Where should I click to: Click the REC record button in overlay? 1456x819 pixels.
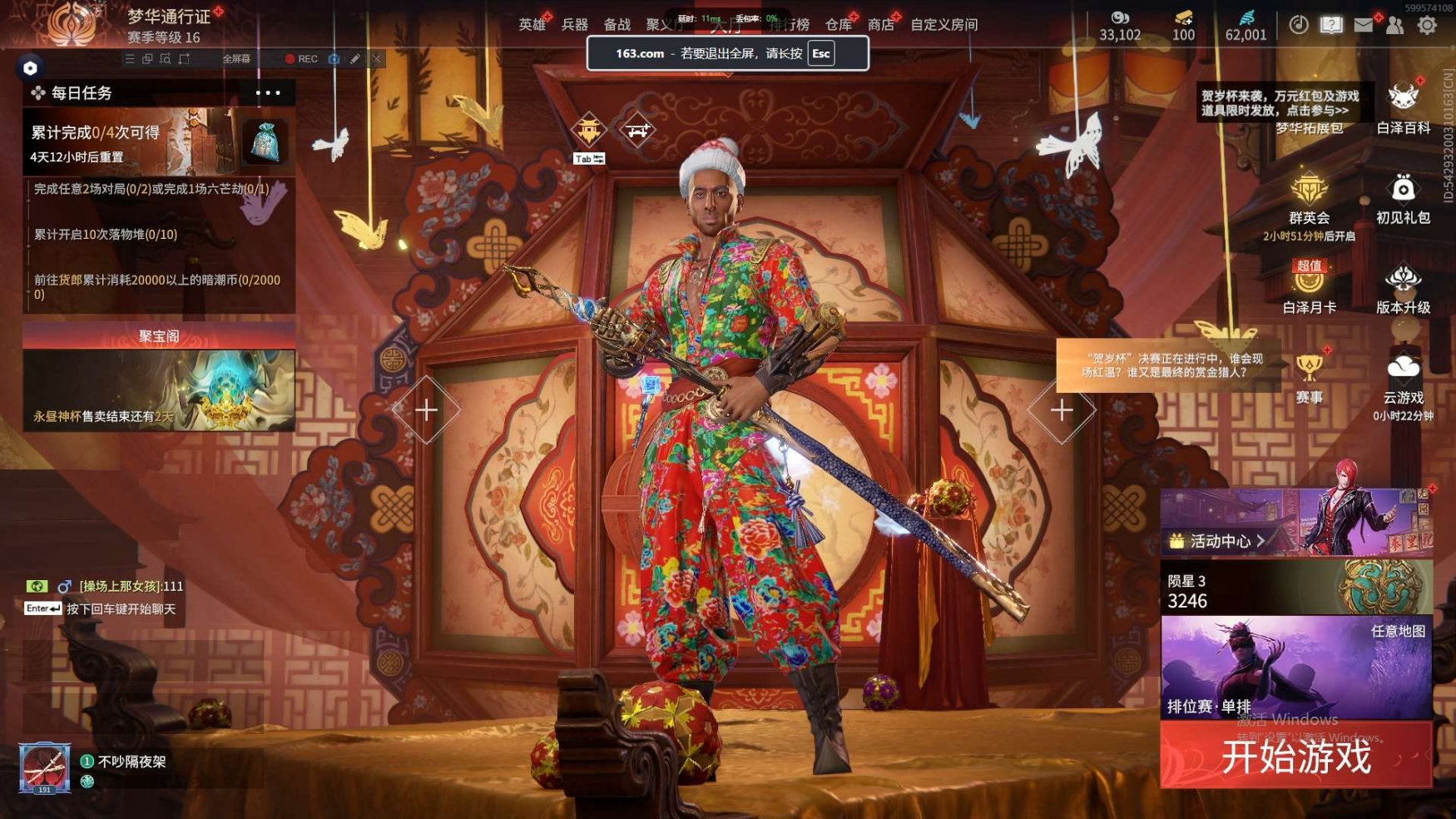tap(301, 59)
